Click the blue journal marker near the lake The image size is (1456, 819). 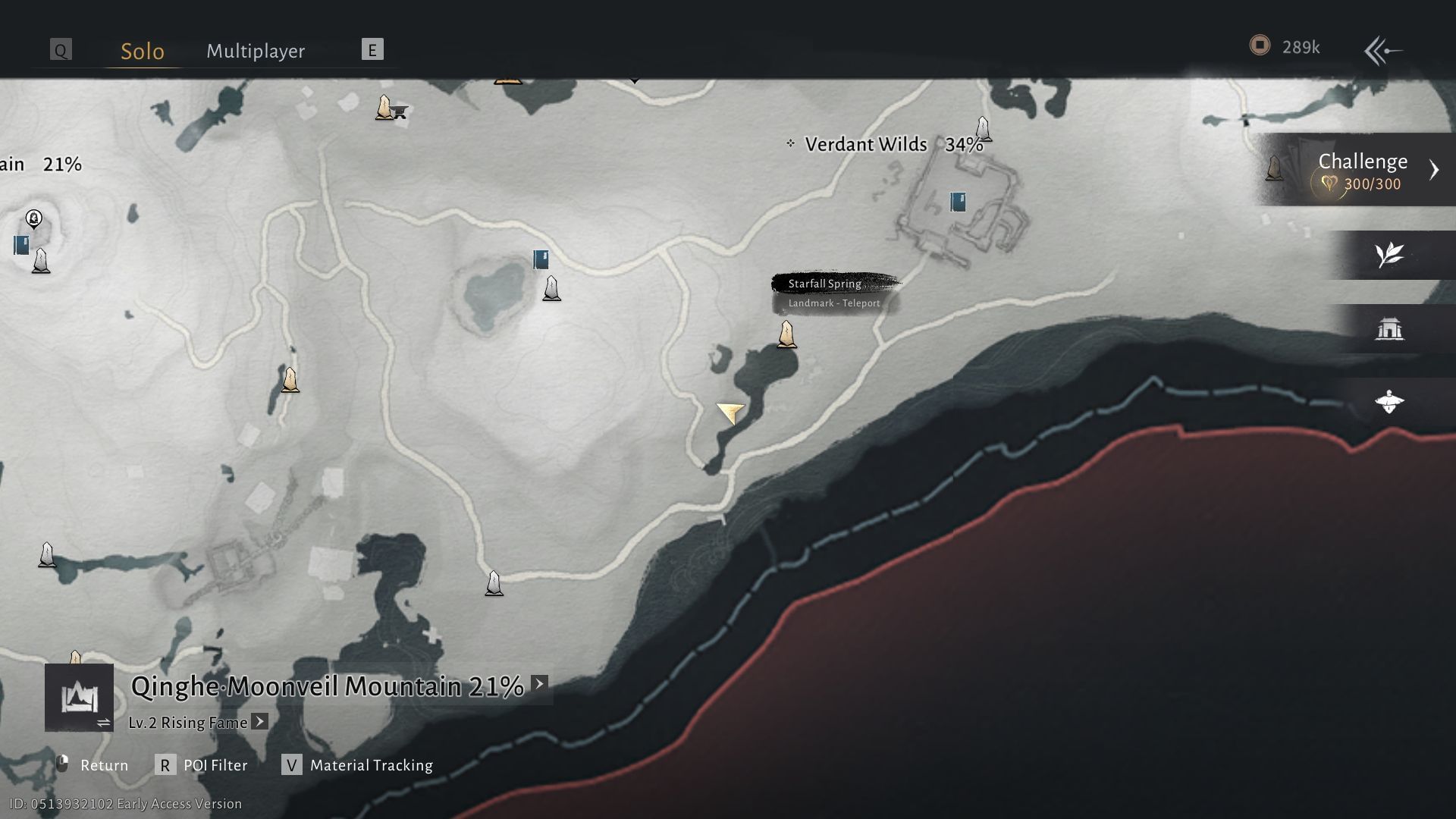pos(540,260)
